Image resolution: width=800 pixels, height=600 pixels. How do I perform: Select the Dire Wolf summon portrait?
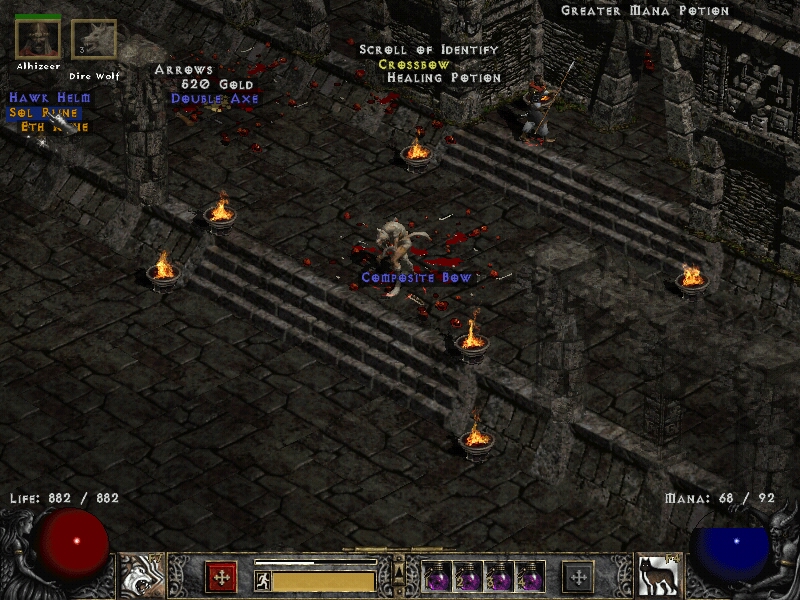[x=93, y=40]
